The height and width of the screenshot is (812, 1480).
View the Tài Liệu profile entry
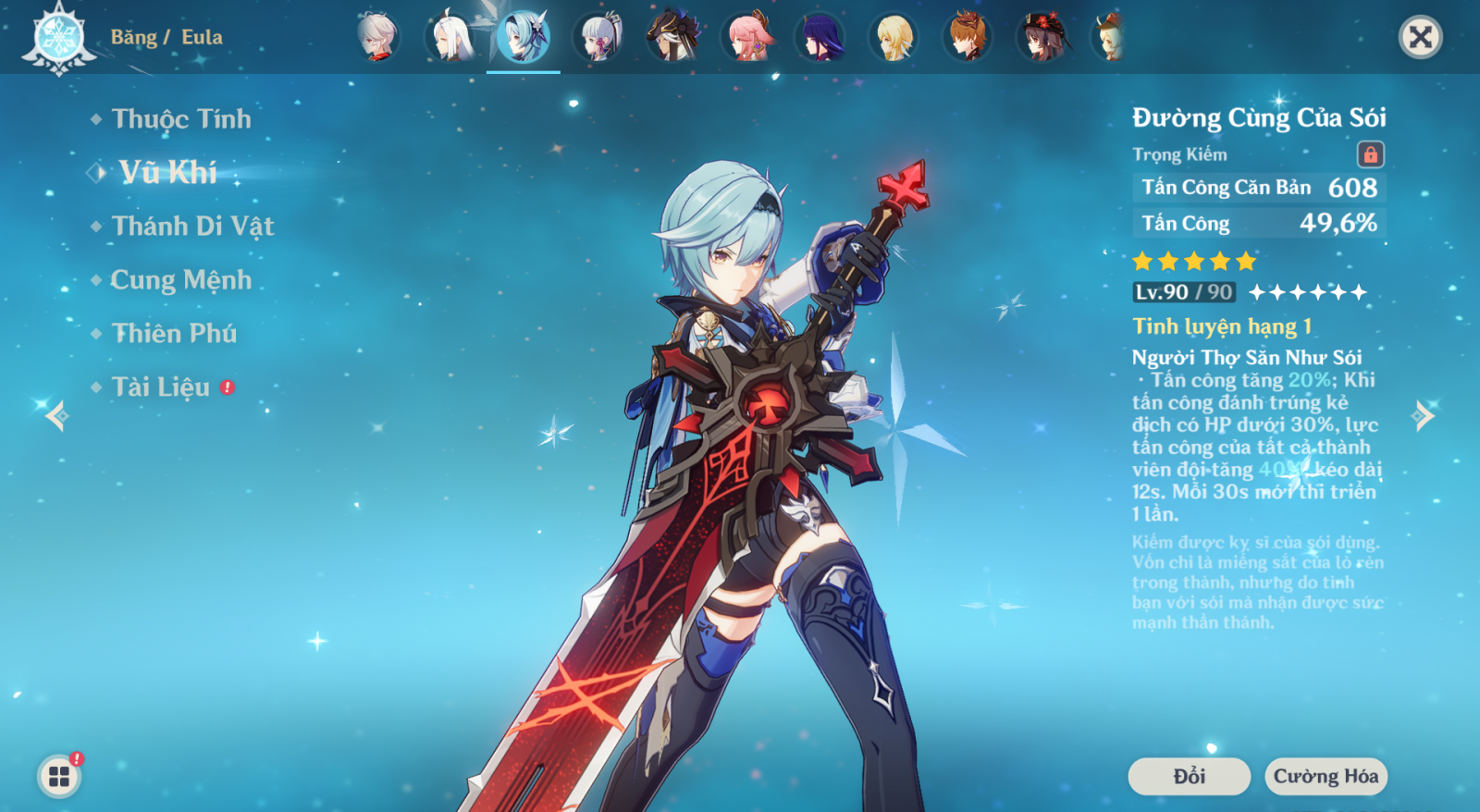(161, 388)
